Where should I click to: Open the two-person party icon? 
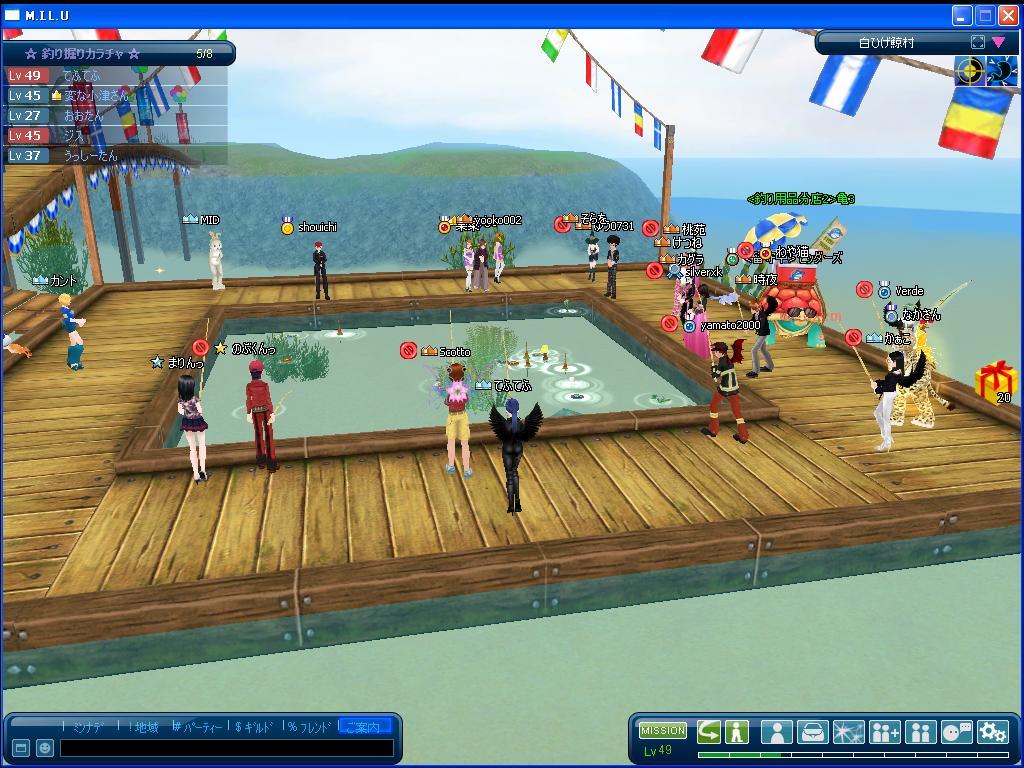920,731
